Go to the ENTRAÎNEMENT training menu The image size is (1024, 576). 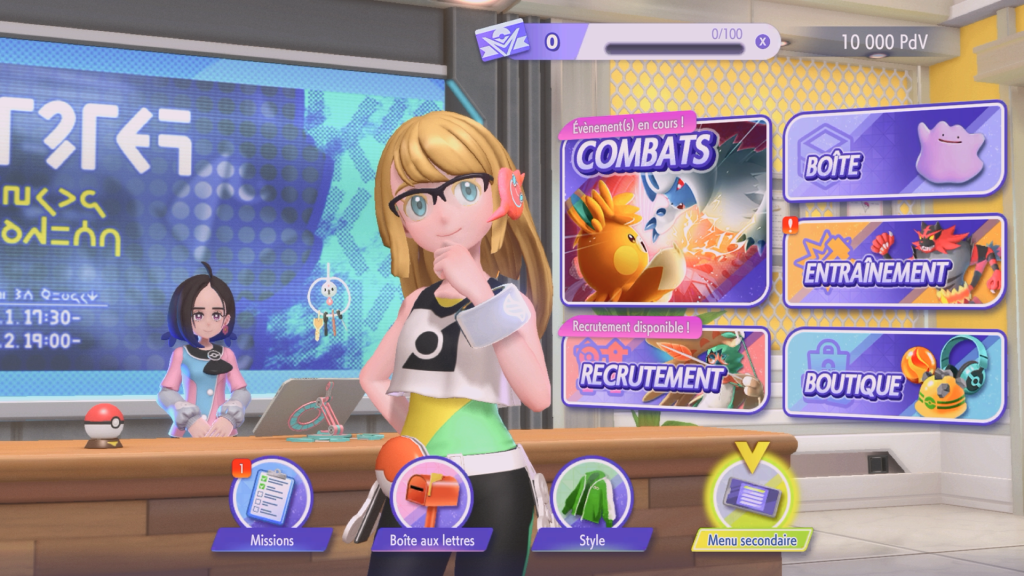[x=894, y=260]
